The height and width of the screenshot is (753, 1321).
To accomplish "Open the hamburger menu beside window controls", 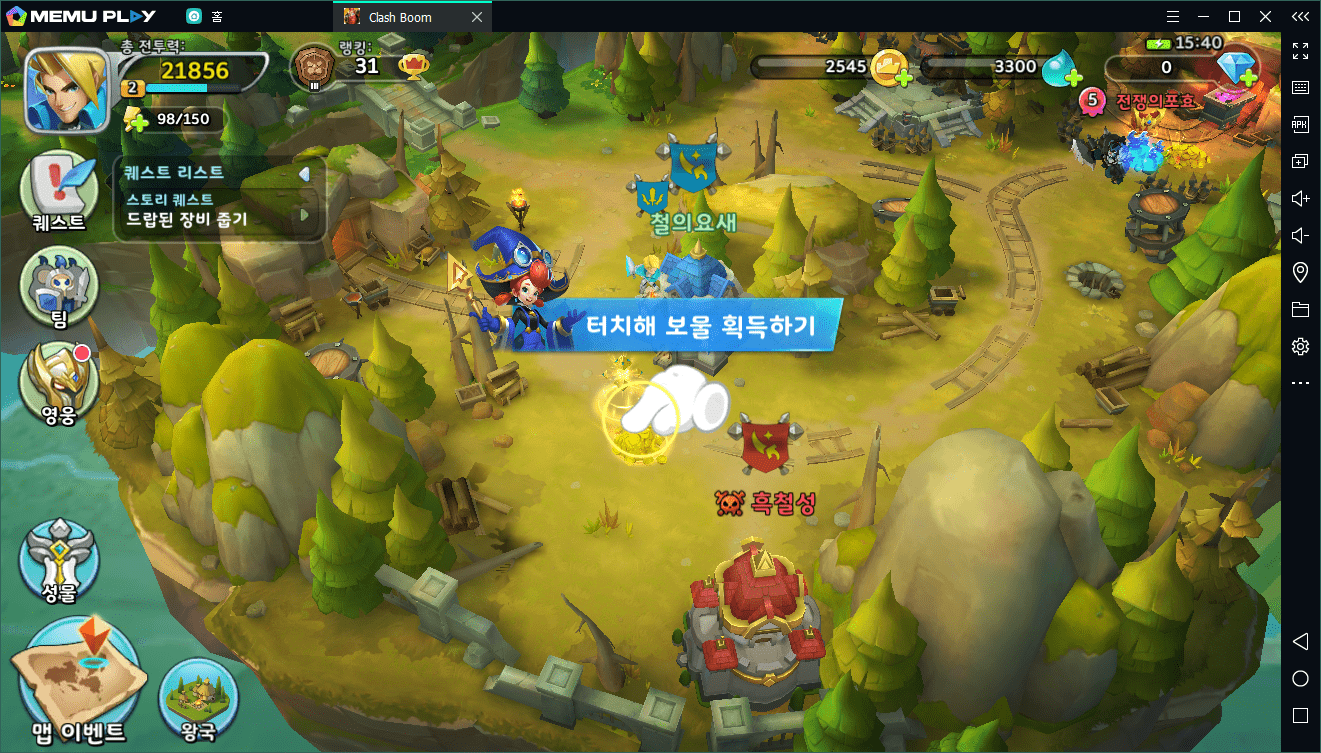I will pyautogui.click(x=1172, y=16).
